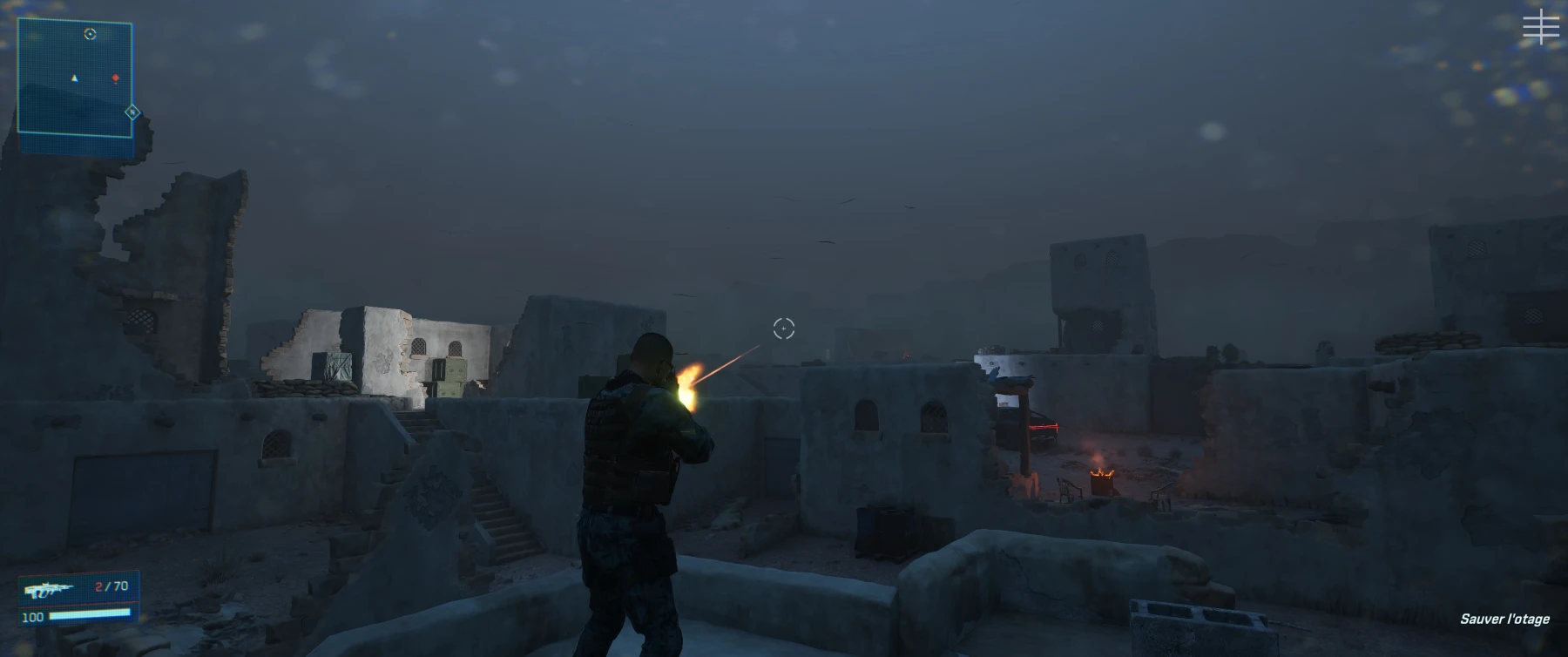Click the circular objective marker on the minimap
Screen dimensions: 1568x657
click(x=90, y=34)
